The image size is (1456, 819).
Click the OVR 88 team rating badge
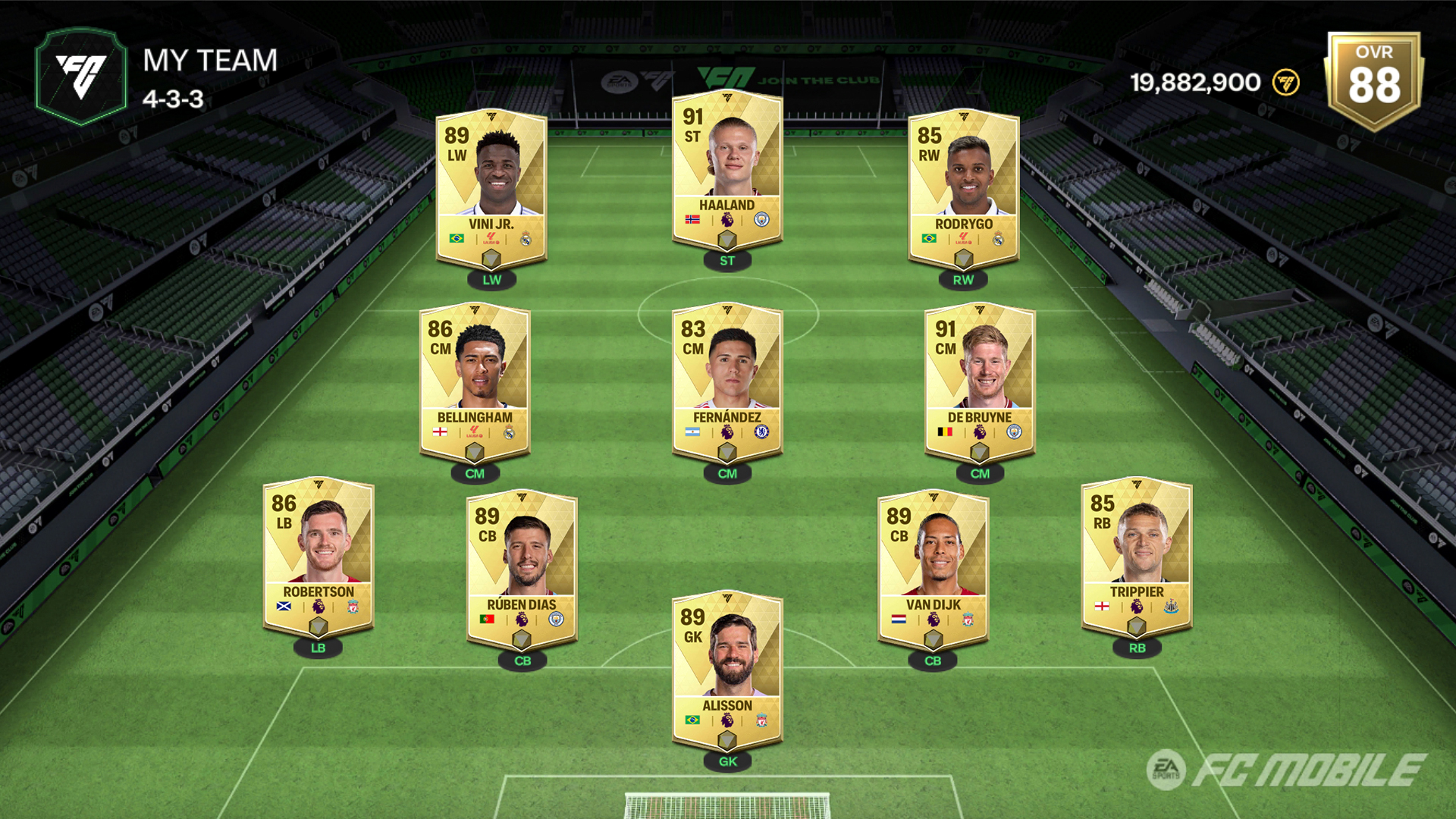point(1373,80)
